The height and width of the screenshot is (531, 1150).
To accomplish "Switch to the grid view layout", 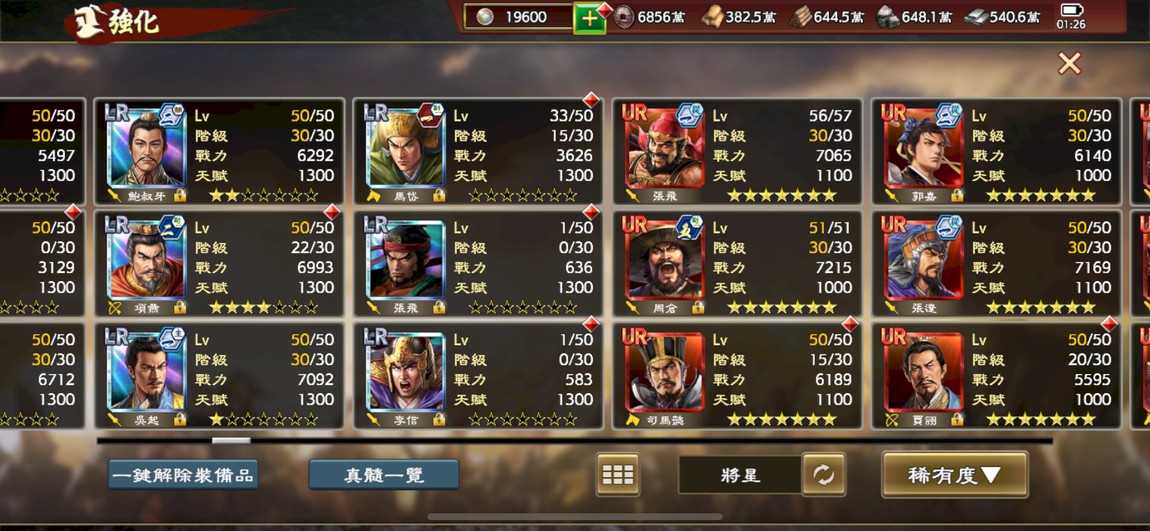I will pyautogui.click(x=617, y=475).
